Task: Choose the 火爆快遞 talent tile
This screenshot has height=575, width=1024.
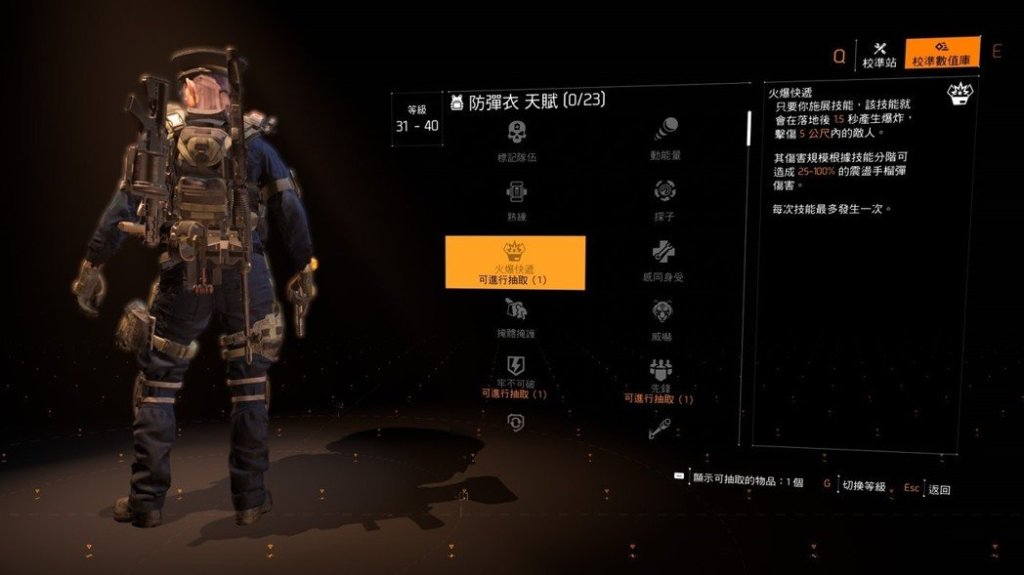Action: pyautogui.click(x=515, y=262)
